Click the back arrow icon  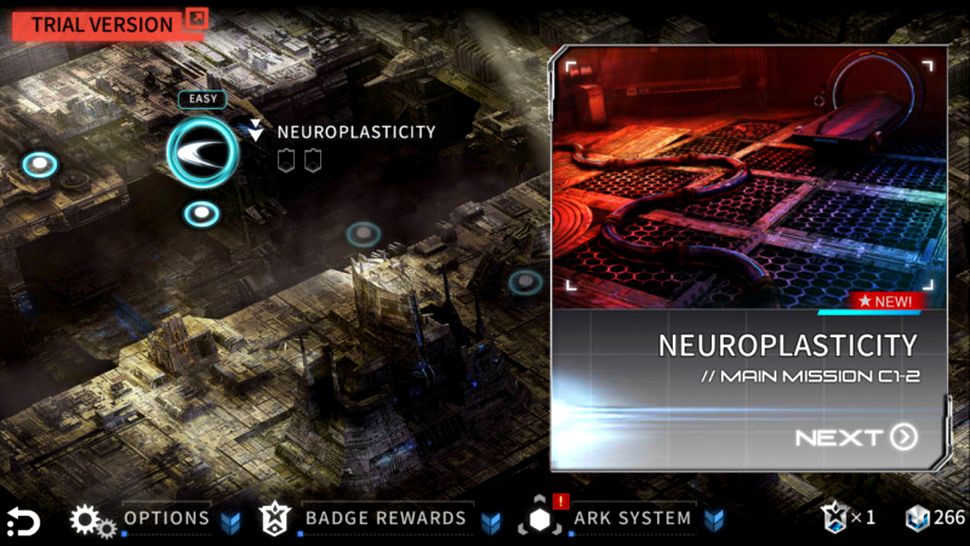click(23, 521)
